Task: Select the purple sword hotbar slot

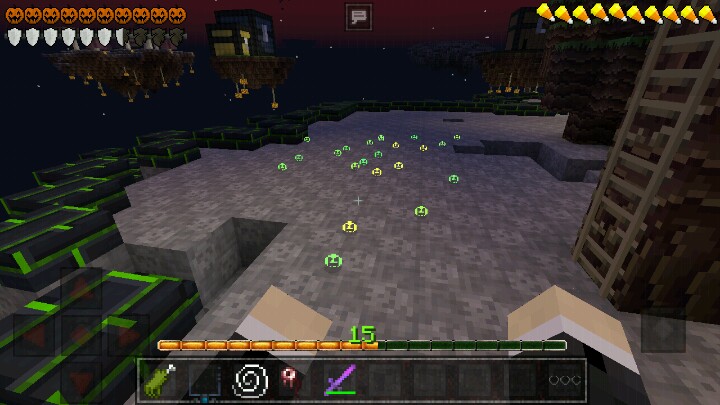Action: point(339,381)
